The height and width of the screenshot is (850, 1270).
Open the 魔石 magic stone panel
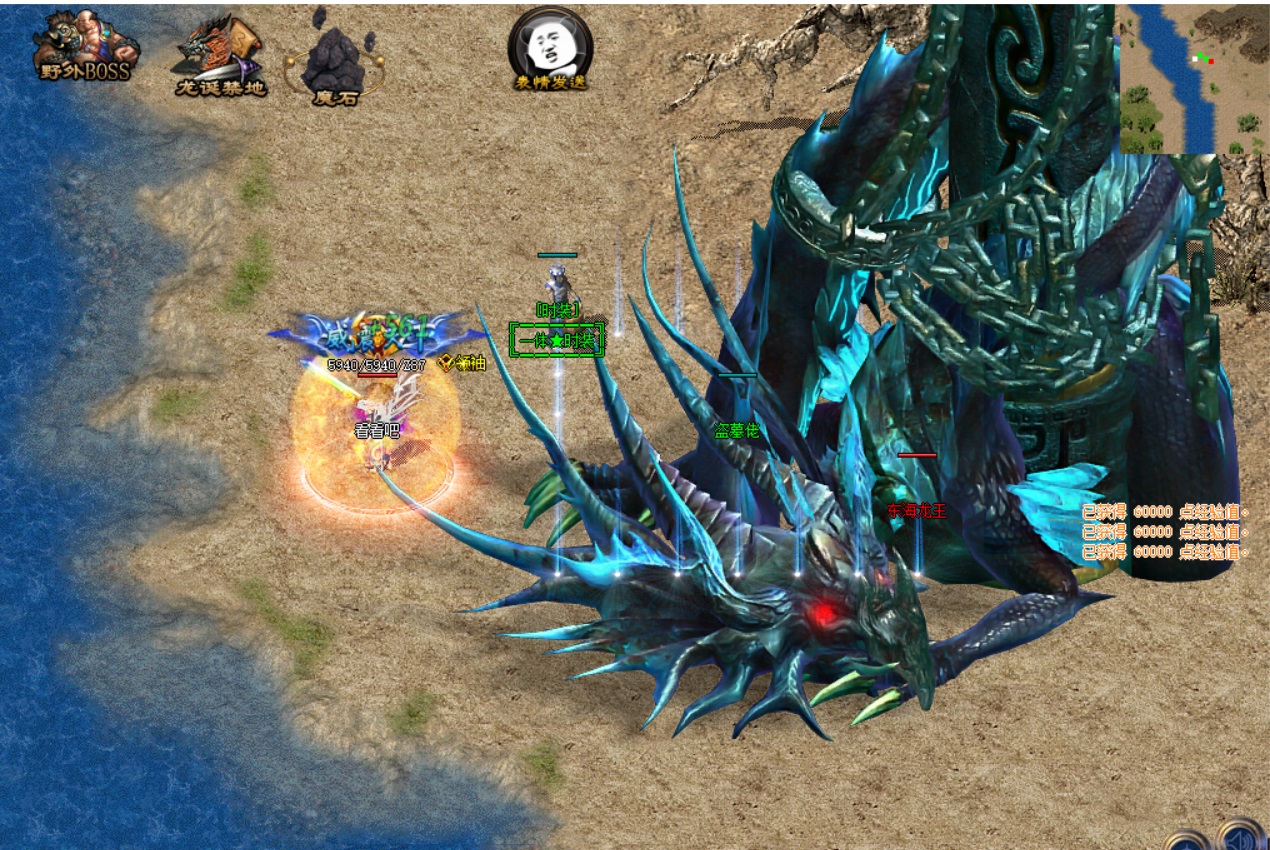coord(335,62)
